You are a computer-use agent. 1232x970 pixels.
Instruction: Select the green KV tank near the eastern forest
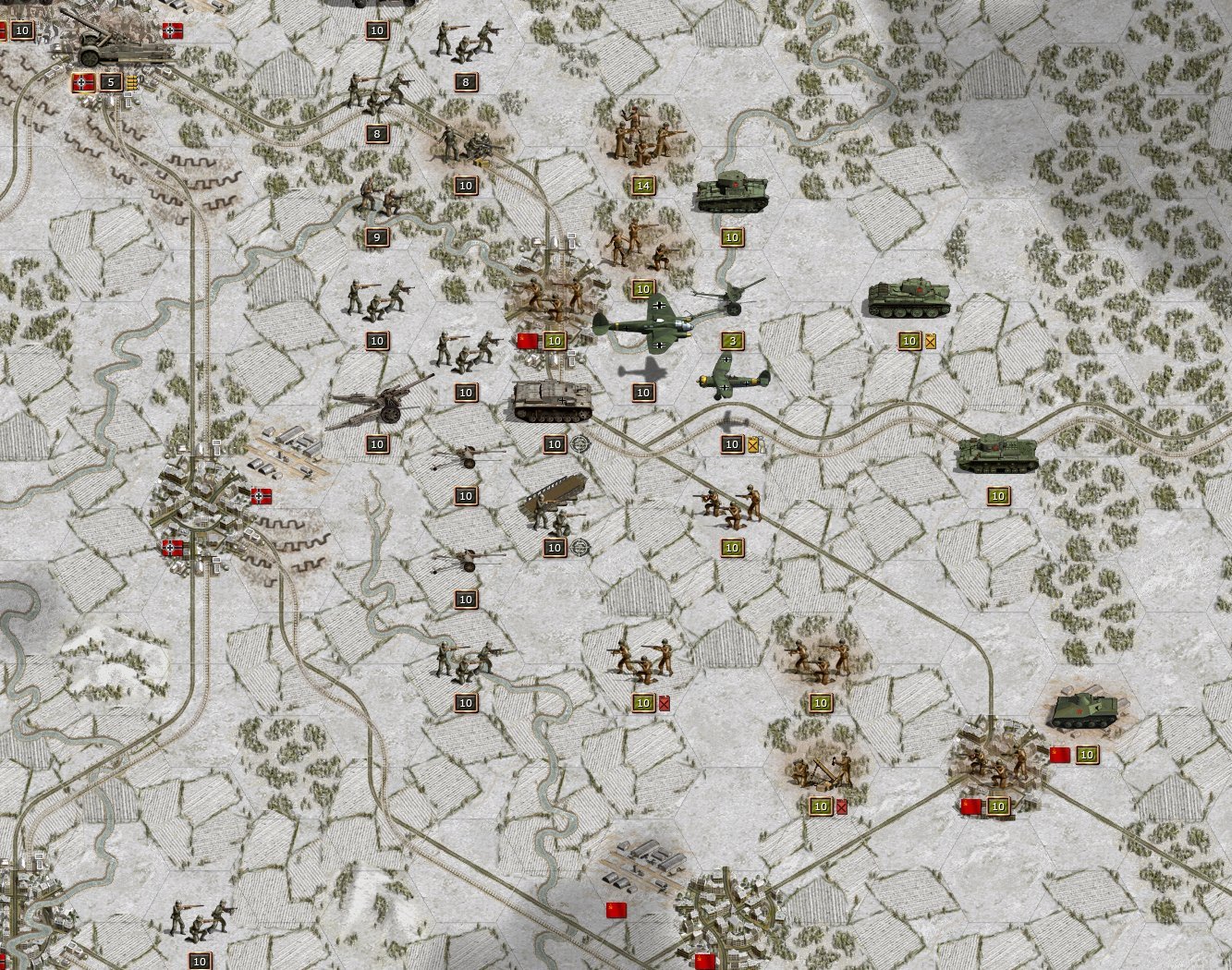(x=1000, y=453)
